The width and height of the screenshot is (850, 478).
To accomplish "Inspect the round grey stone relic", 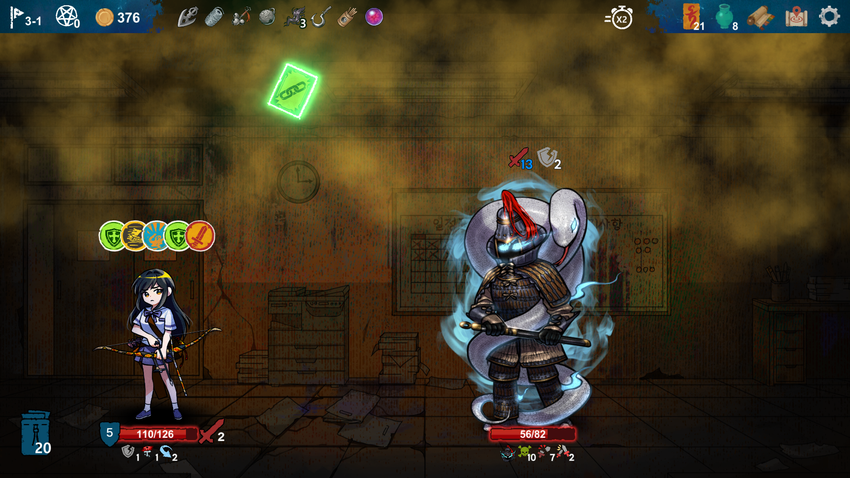I will (x=267, y=16).
